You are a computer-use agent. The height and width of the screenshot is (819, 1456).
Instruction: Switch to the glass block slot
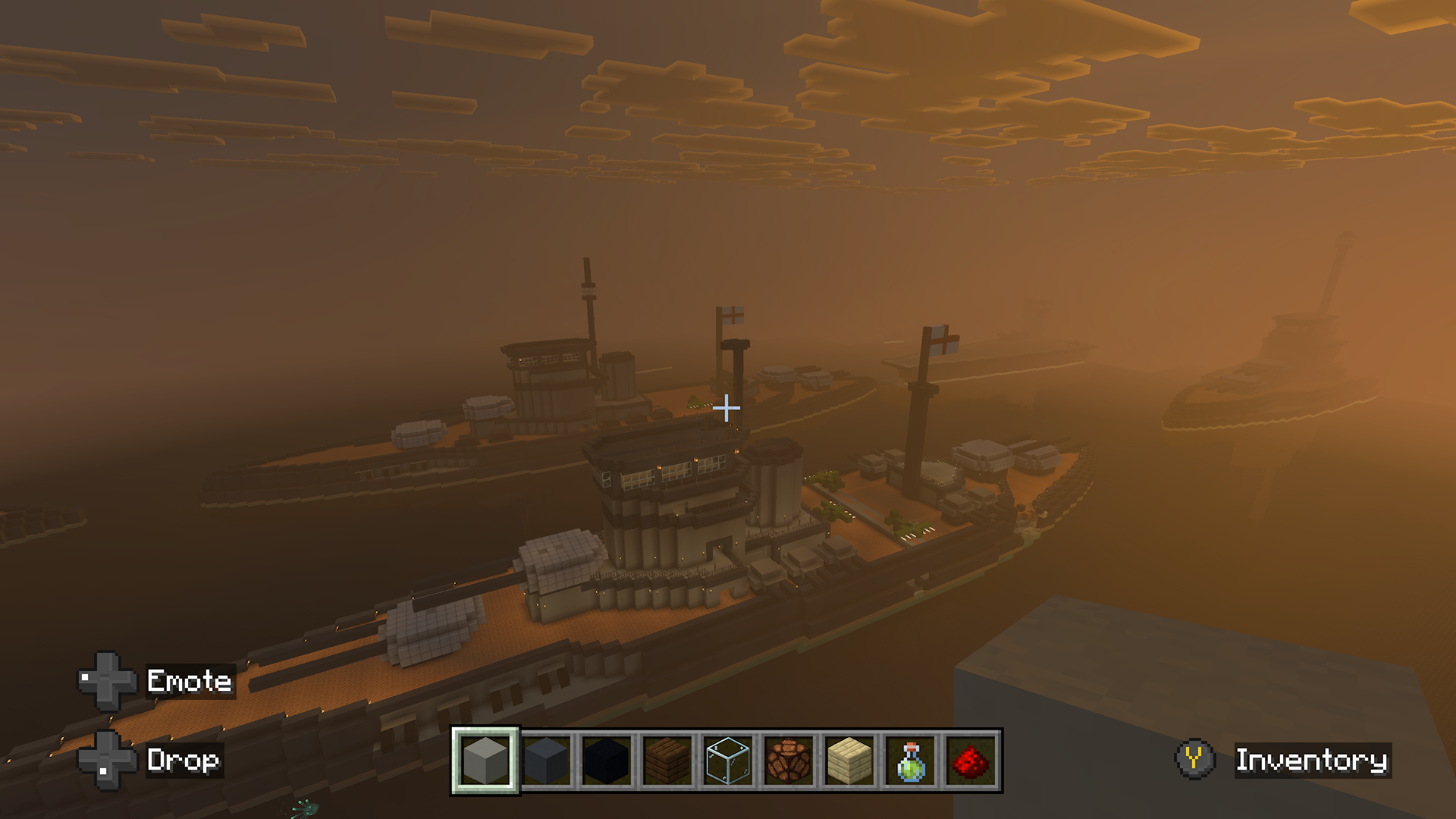728,761
